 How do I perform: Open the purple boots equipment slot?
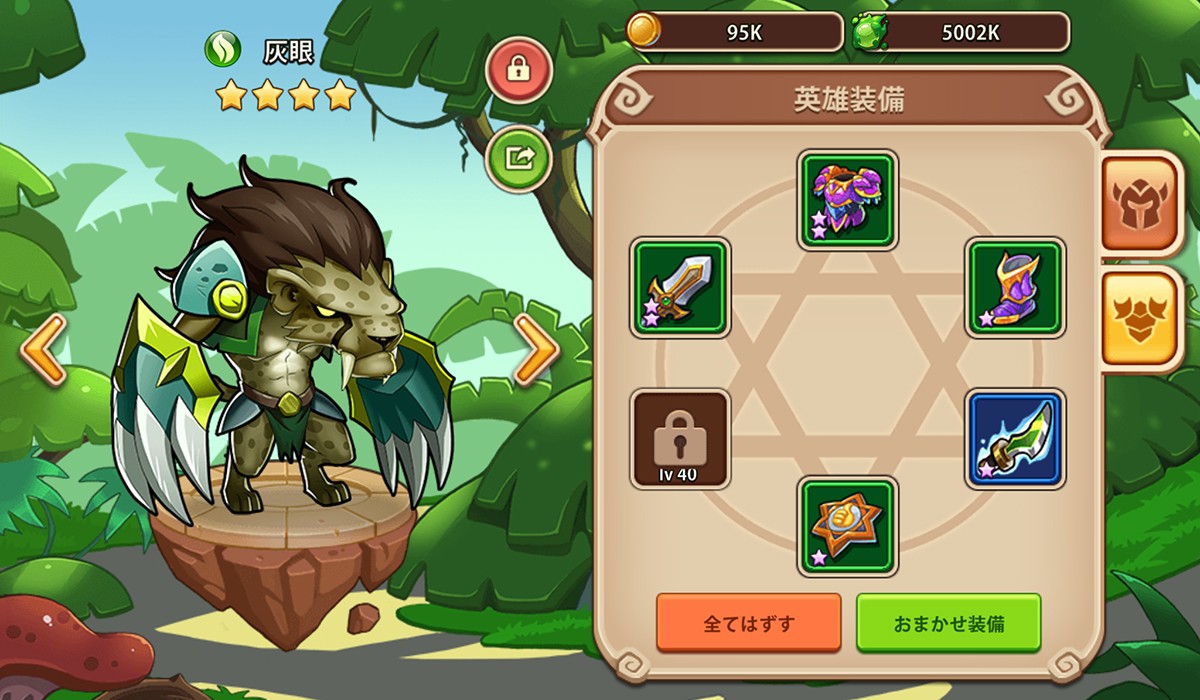point(1015,288)
